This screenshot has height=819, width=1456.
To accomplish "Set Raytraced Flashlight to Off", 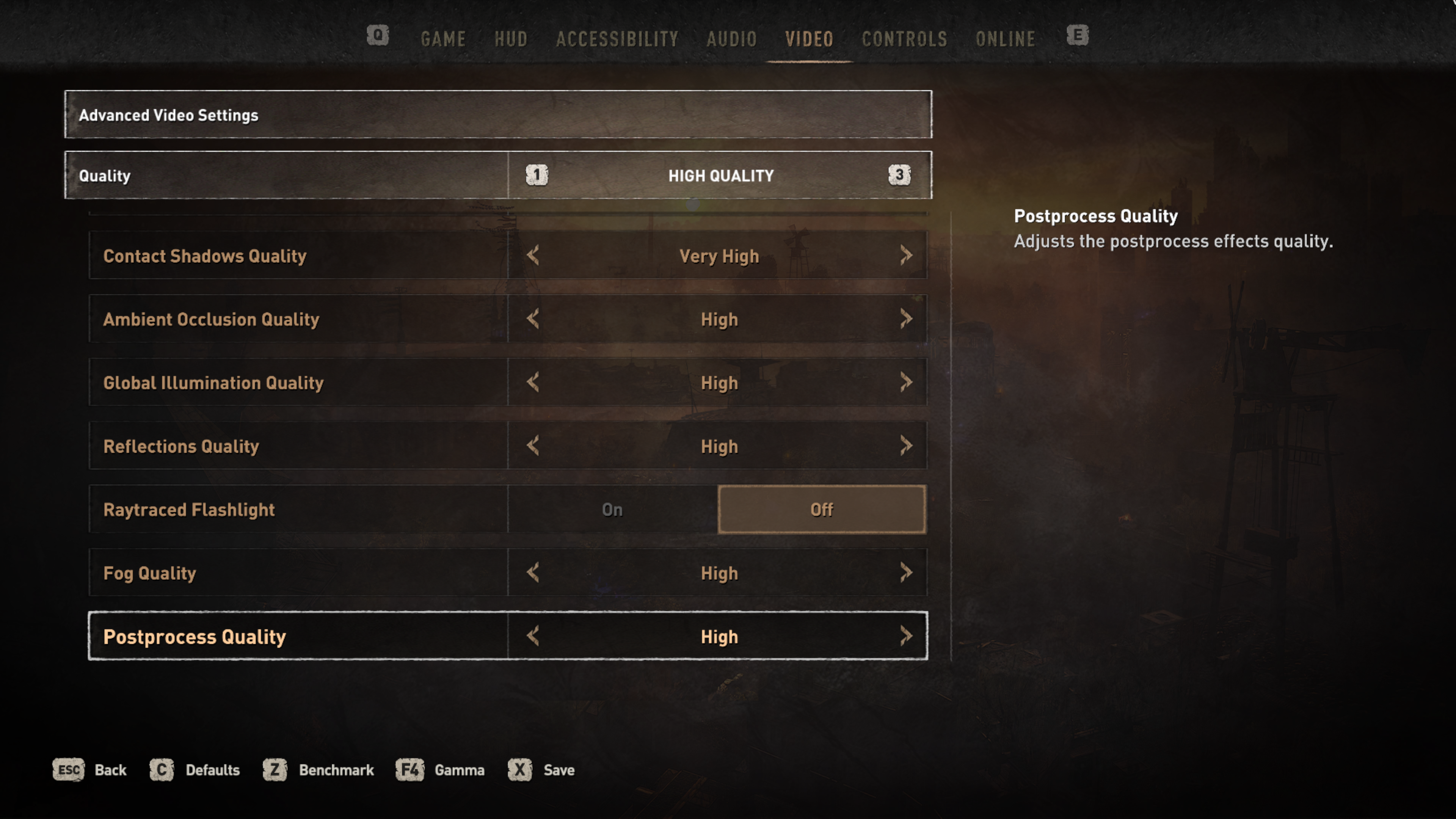I will [x=821, y=509].
